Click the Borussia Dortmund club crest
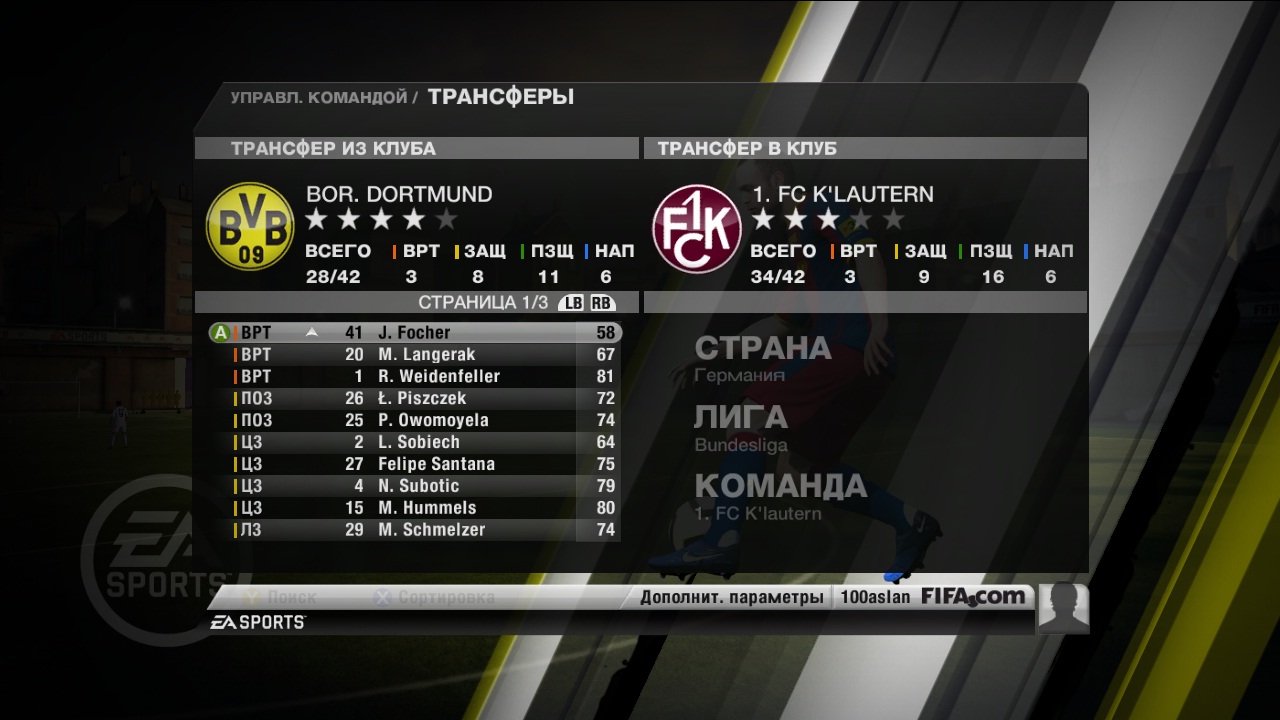The height and width of the screenshot is (720, 1280). pos(250,226)
